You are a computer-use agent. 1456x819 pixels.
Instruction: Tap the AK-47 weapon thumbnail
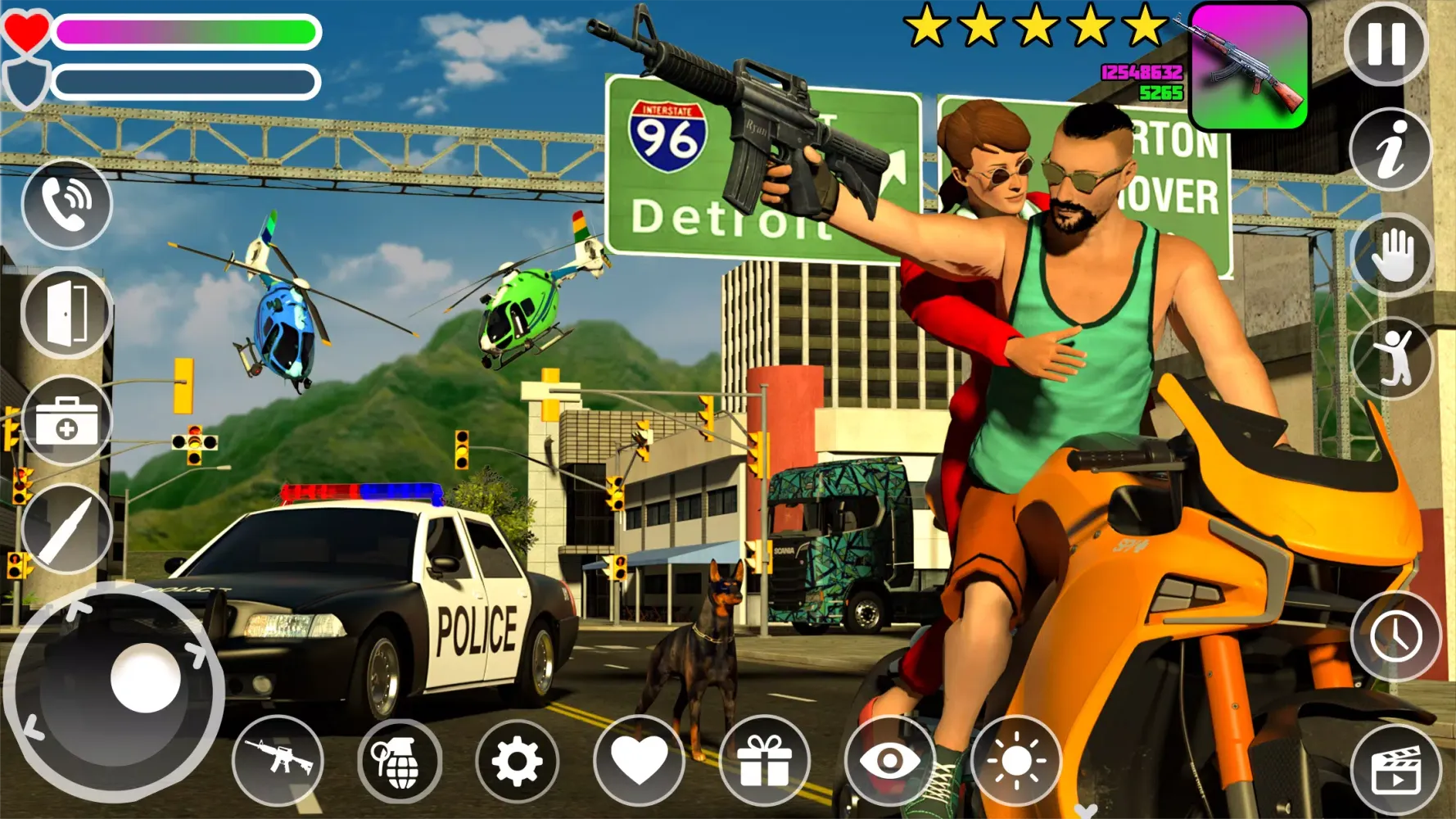point(1251,66)
